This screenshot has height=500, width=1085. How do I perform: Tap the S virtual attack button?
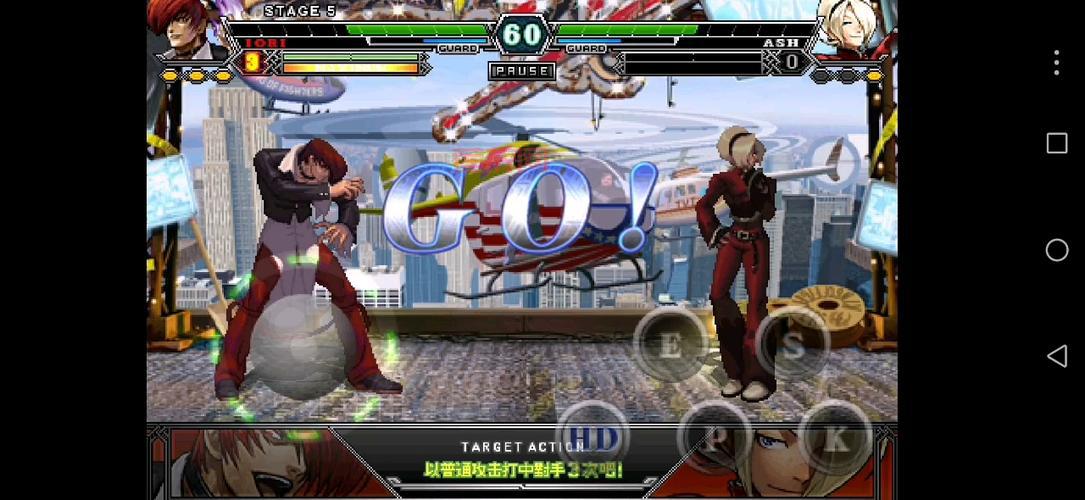(x=793, y=345)
